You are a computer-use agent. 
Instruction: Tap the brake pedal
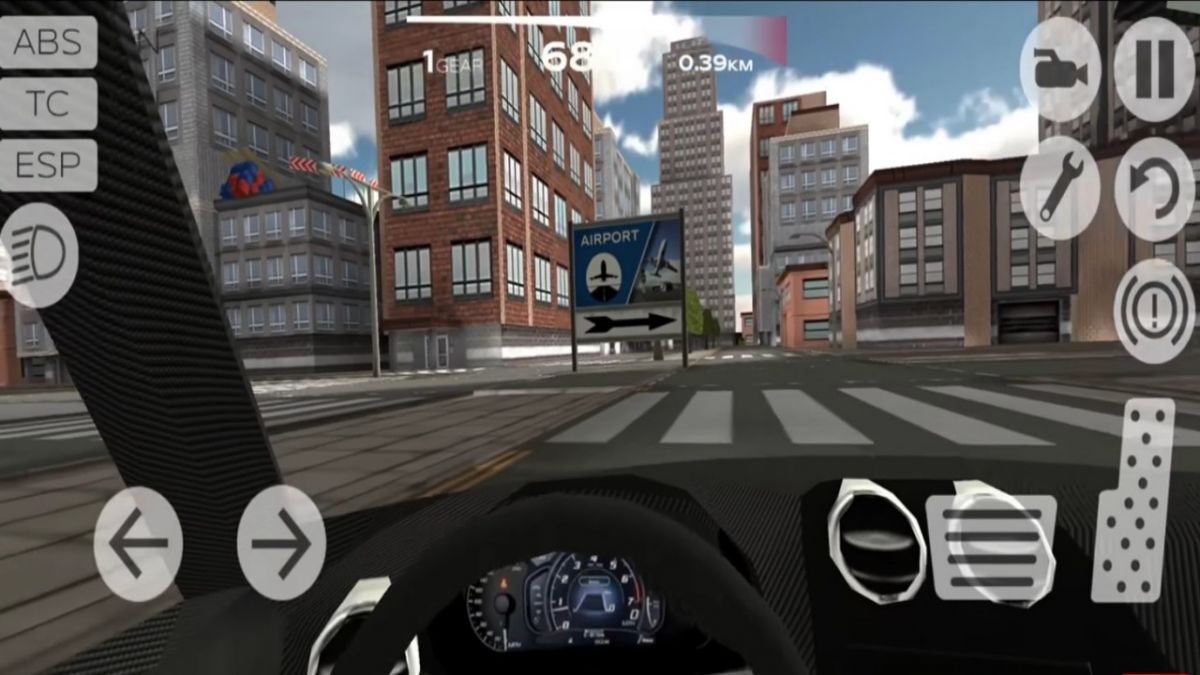coord(991,547)
